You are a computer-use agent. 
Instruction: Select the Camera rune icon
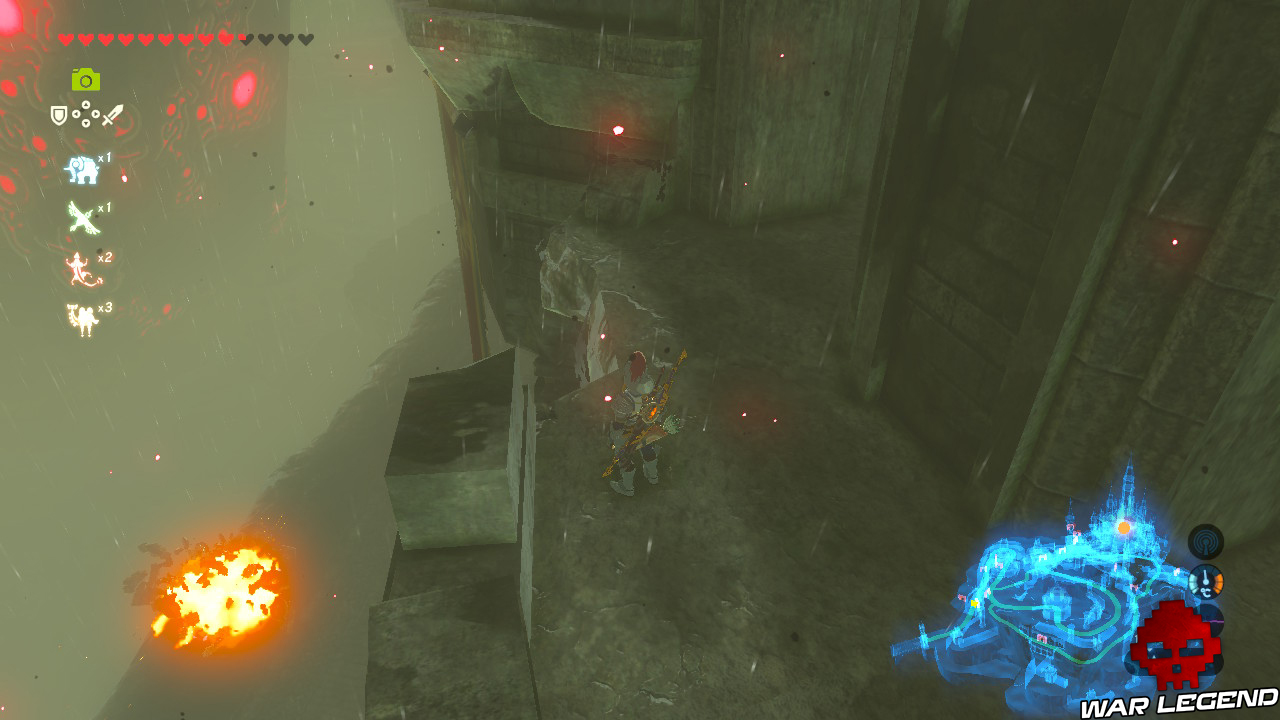tap(85, 80)
